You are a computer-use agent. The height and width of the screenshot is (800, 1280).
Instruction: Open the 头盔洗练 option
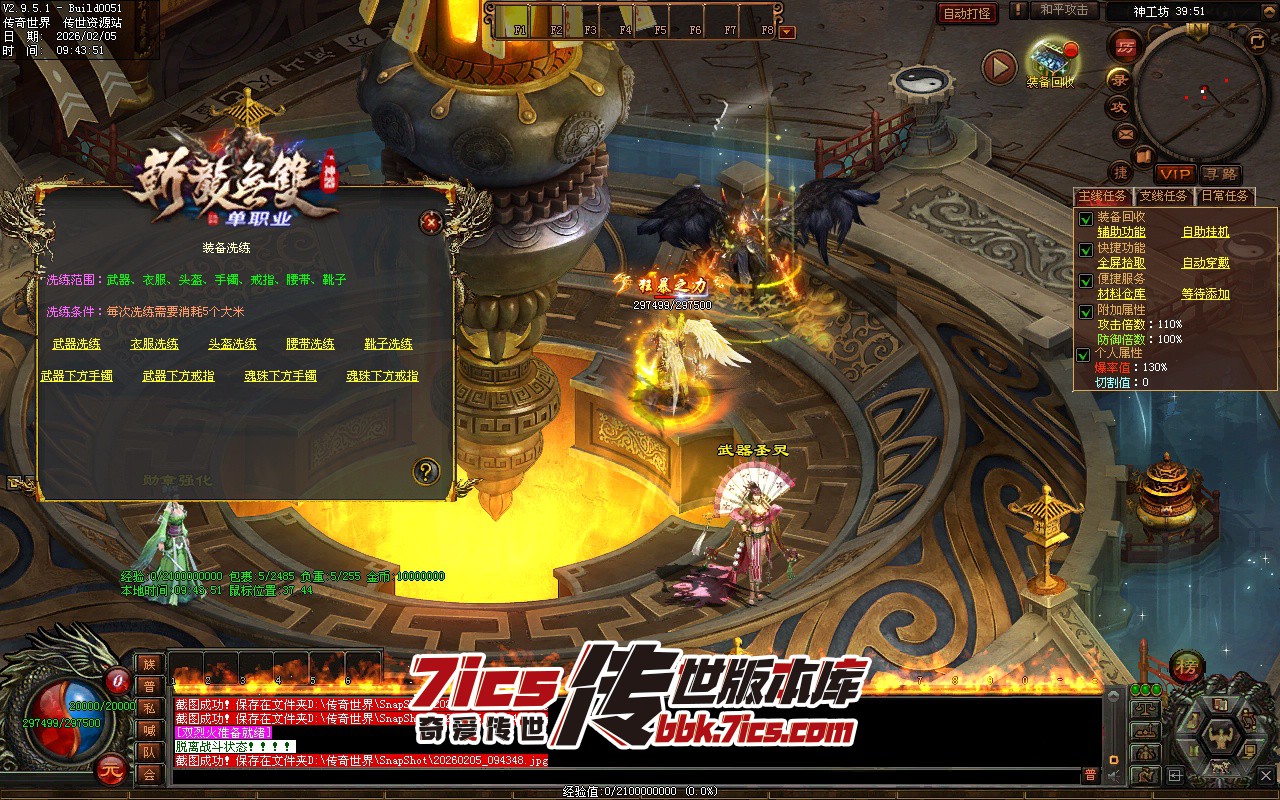point(233,344)
